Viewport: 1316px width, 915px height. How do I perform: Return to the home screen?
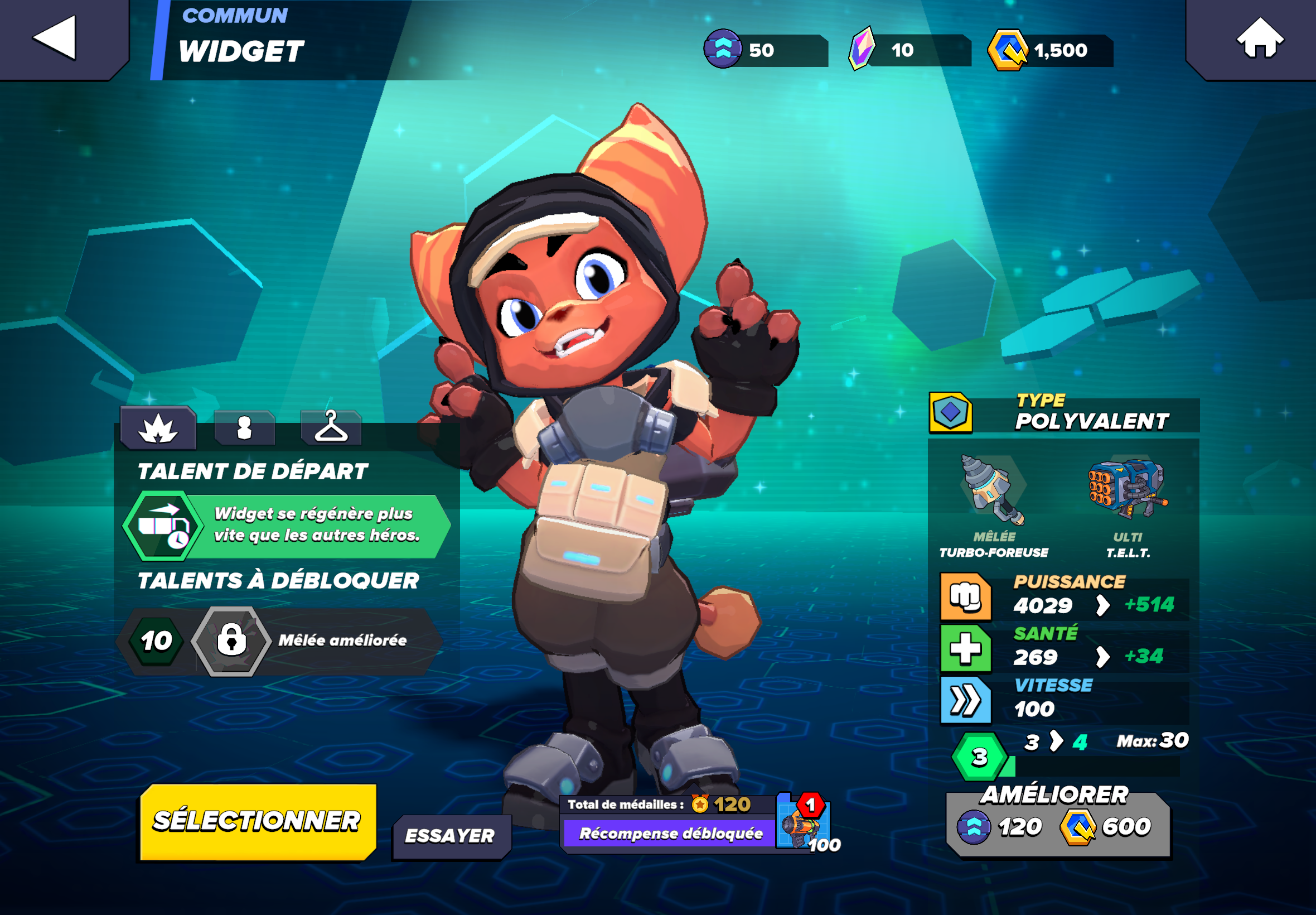click(1259, 38)
